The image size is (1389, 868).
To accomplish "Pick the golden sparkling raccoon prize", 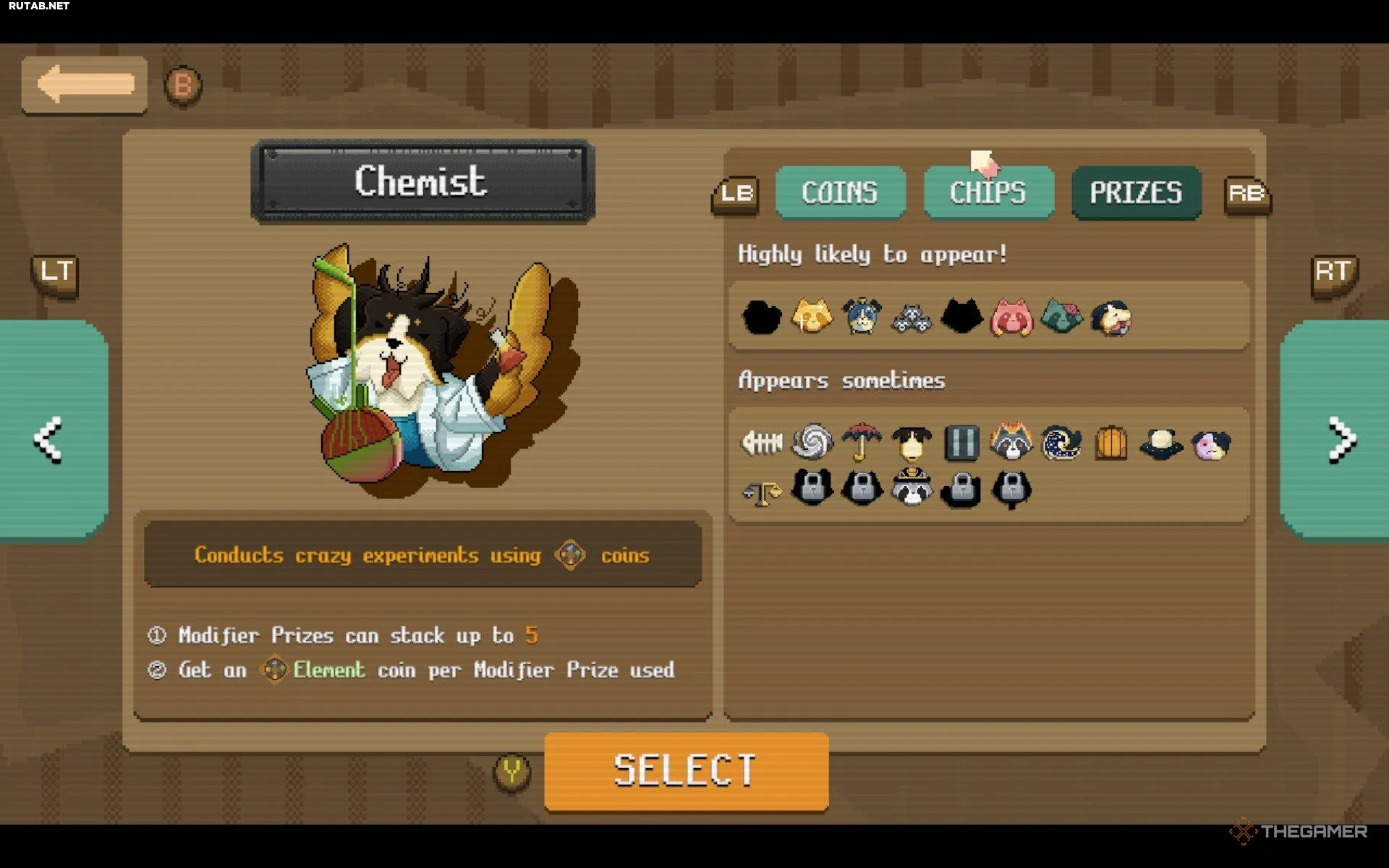I will click(x=812, y=317).
